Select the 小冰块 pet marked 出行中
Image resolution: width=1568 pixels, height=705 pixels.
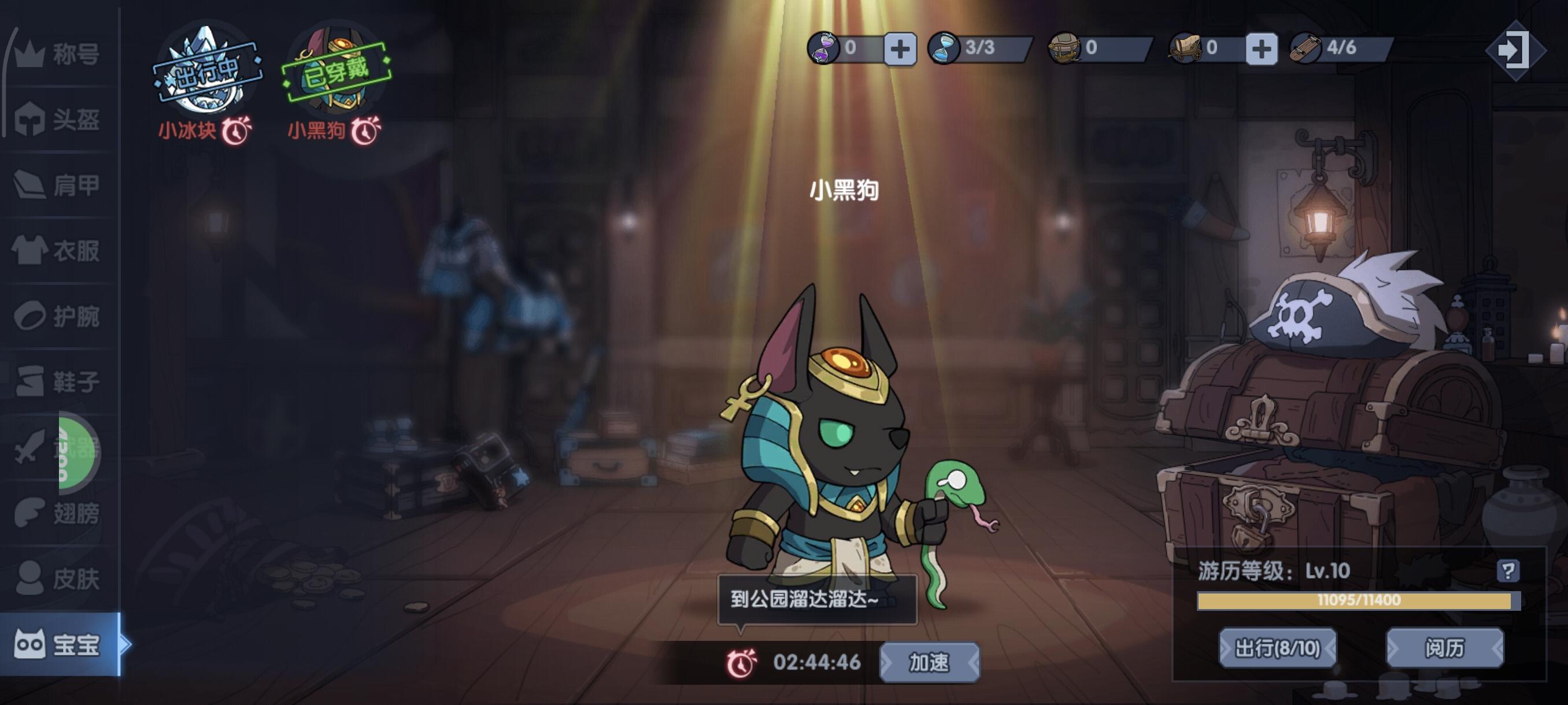(206, 67)
